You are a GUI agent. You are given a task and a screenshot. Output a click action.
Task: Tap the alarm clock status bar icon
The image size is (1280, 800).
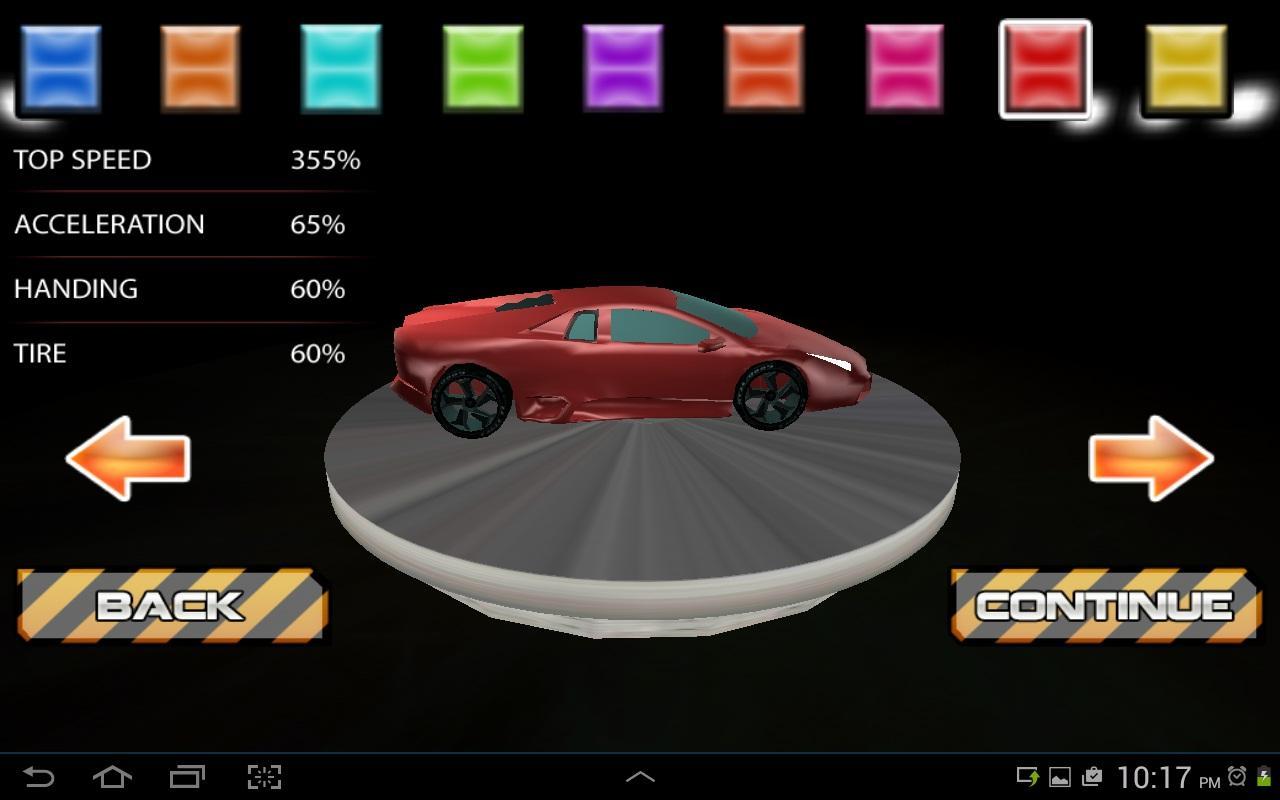tap(1238, 775)
